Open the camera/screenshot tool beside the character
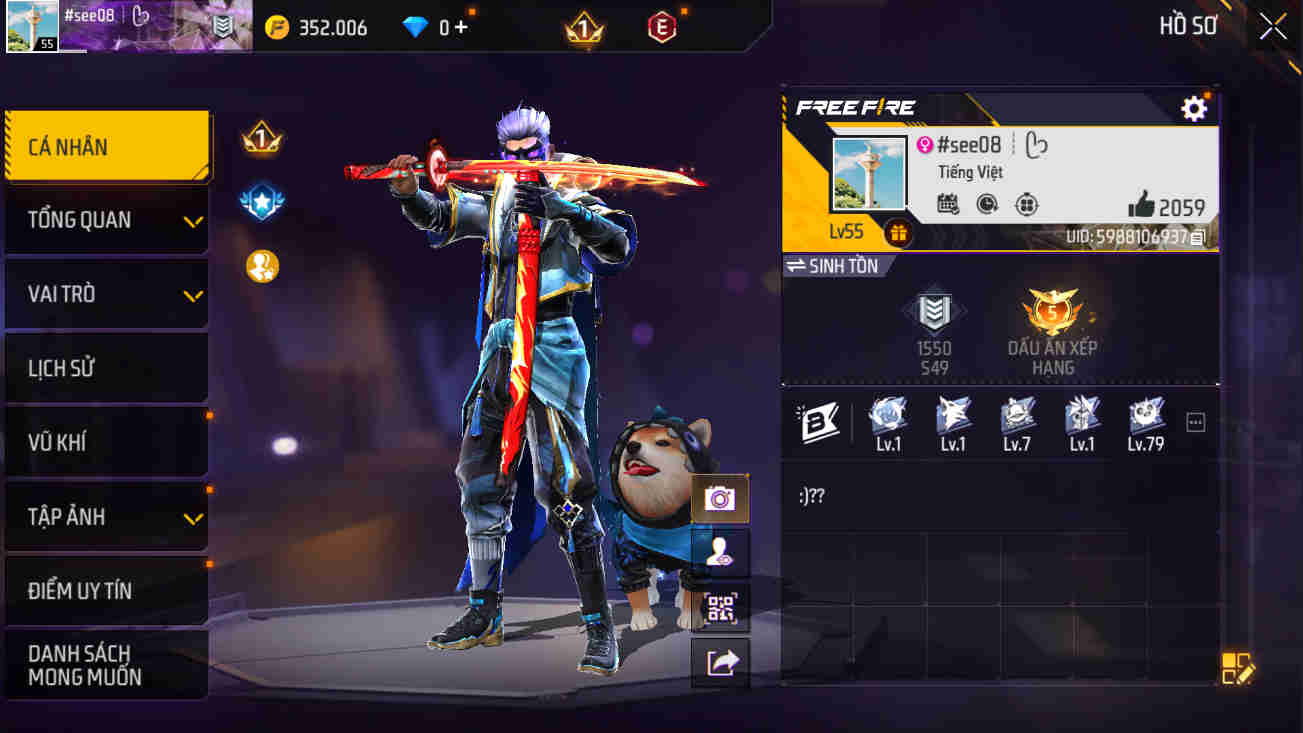The image size is (1303, 733). pyautogui.click(x=719, y=497)
